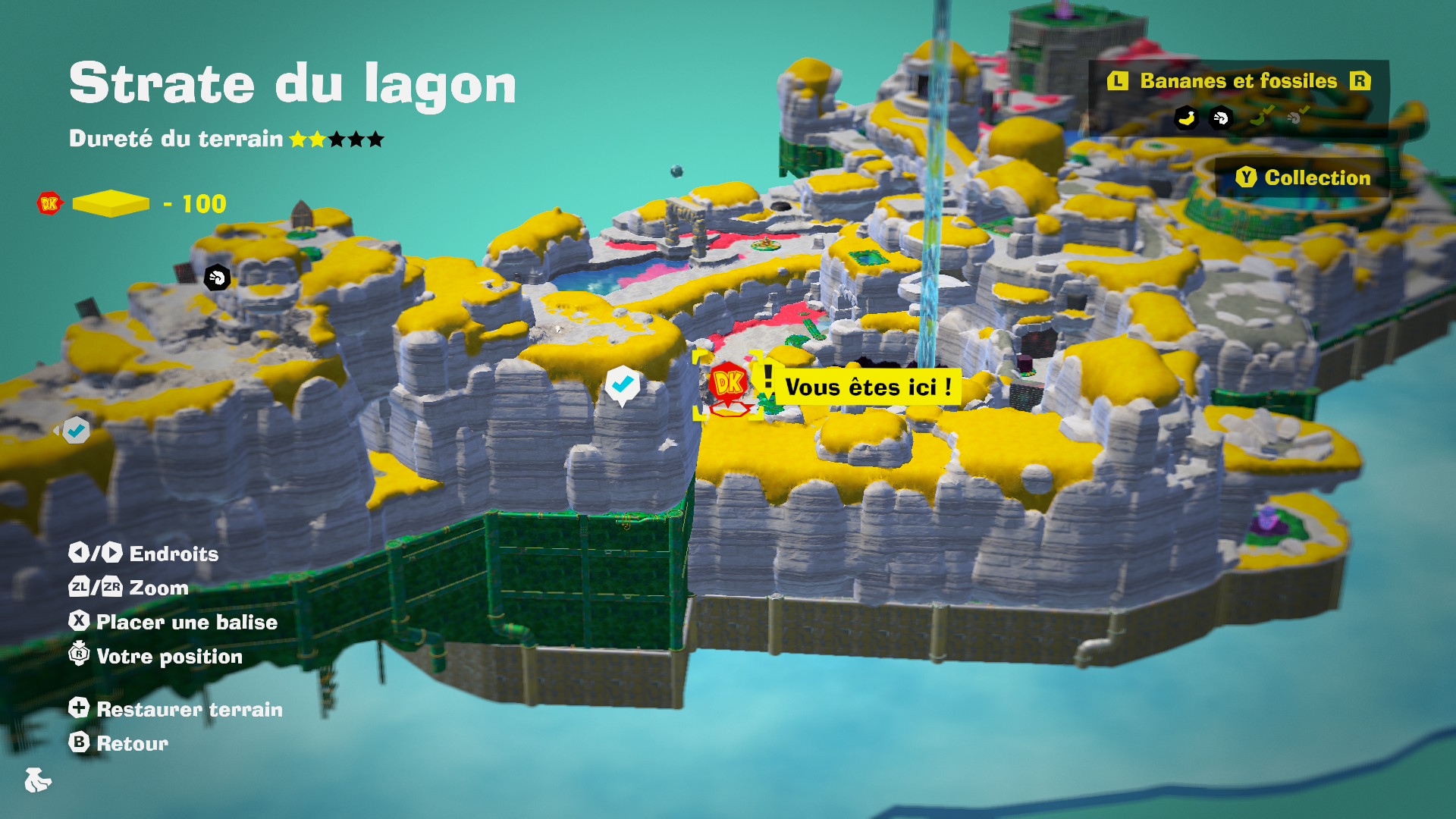Click the Endroits location cycling option
Screen dimensions: 1456x819
tap(144, 554)
